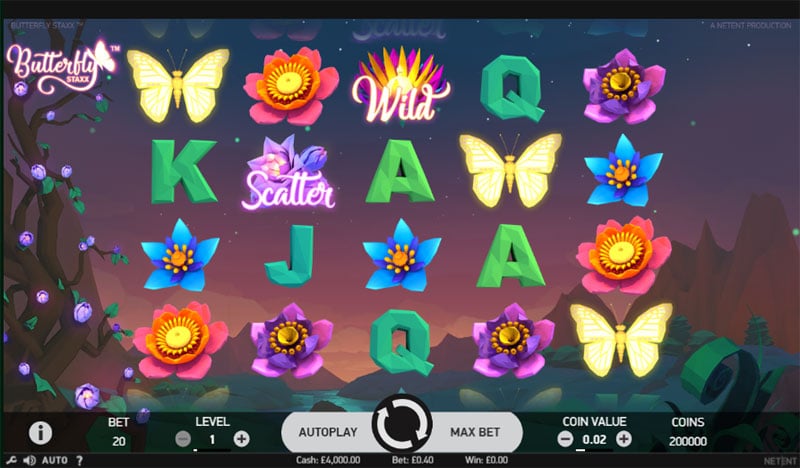Spin the reels with the circular arrows button
The height and width of the screenshot is (468, 800).
click(401, 431)
